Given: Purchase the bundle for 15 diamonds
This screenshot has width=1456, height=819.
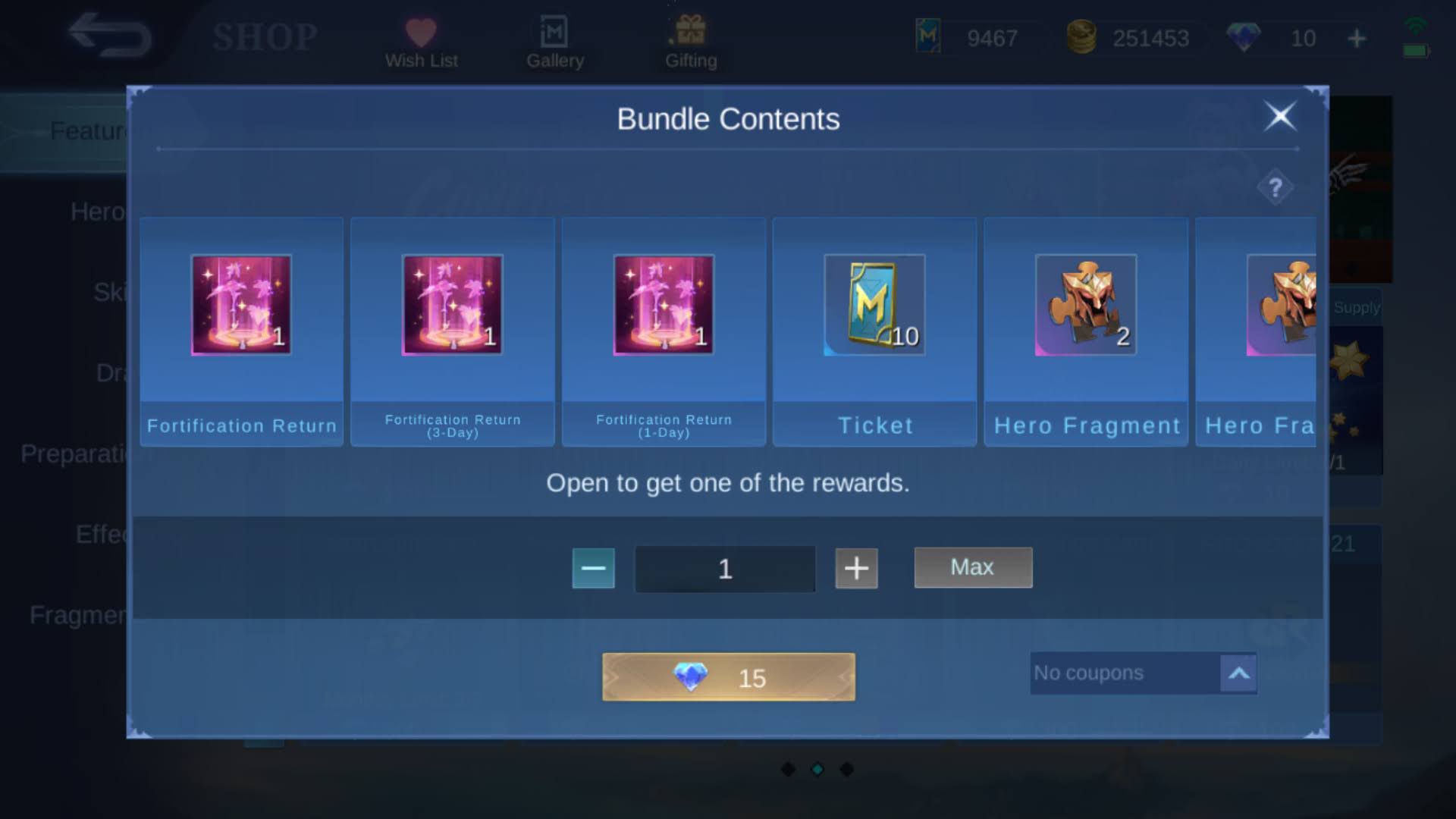Looking at the screenshot, I should point(726,677).
